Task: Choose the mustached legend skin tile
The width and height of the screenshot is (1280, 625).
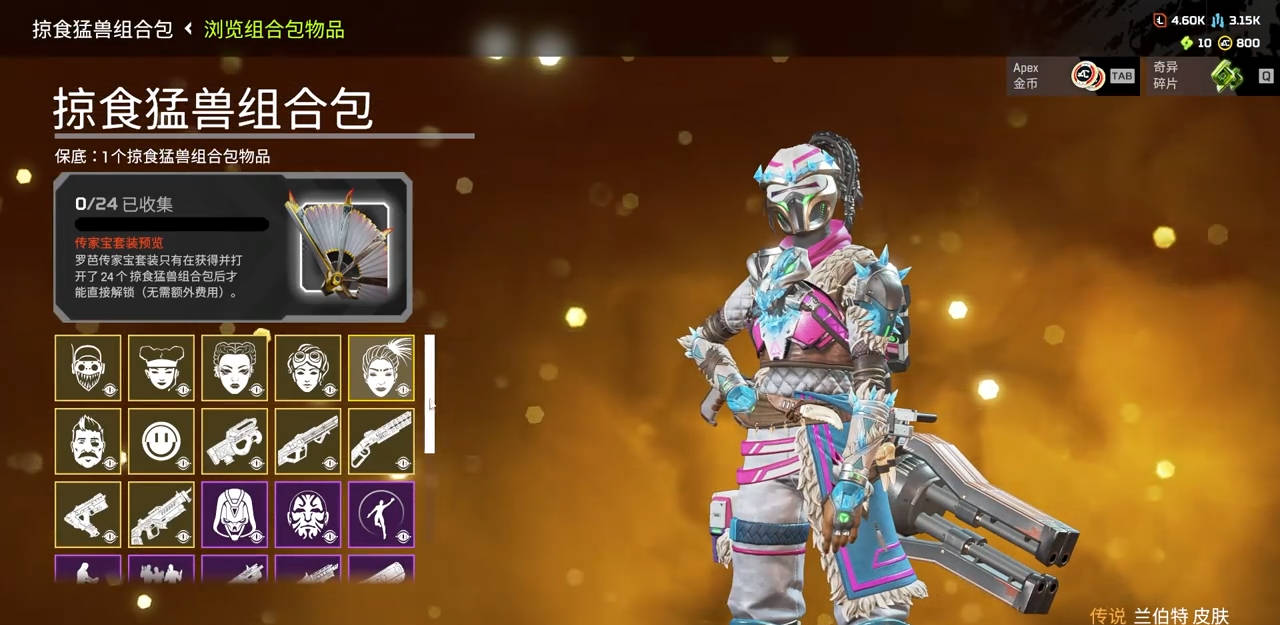Action: click(x=88, y=441)
